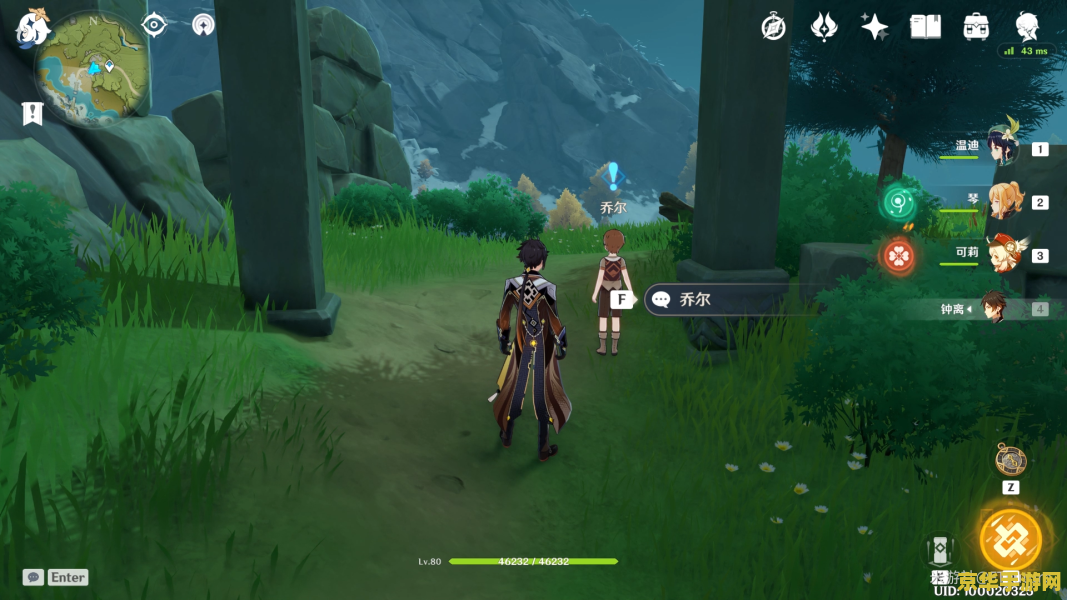Switch to party member 可莉
The image size is (1067, 600).
pos(1003,254)
